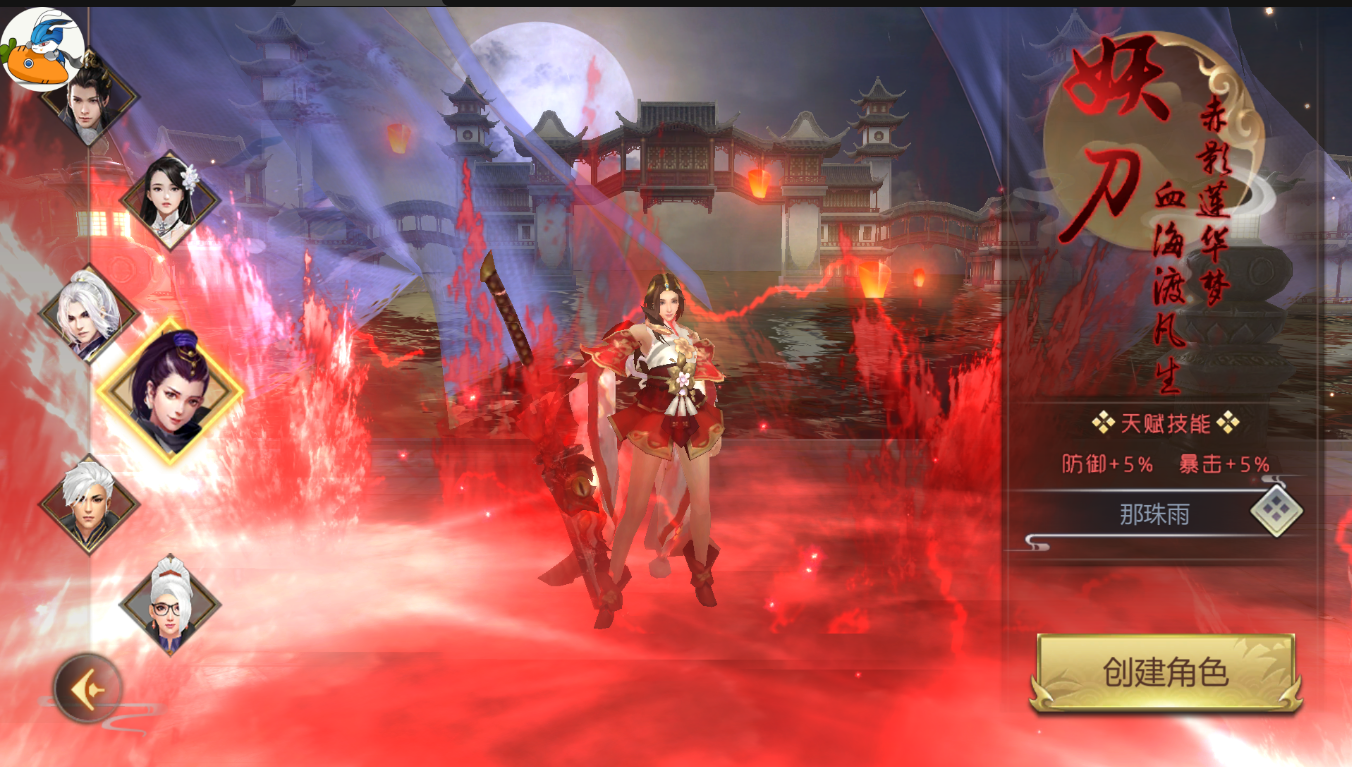Edit the character name field 那珠雨

coord(1154,515)
